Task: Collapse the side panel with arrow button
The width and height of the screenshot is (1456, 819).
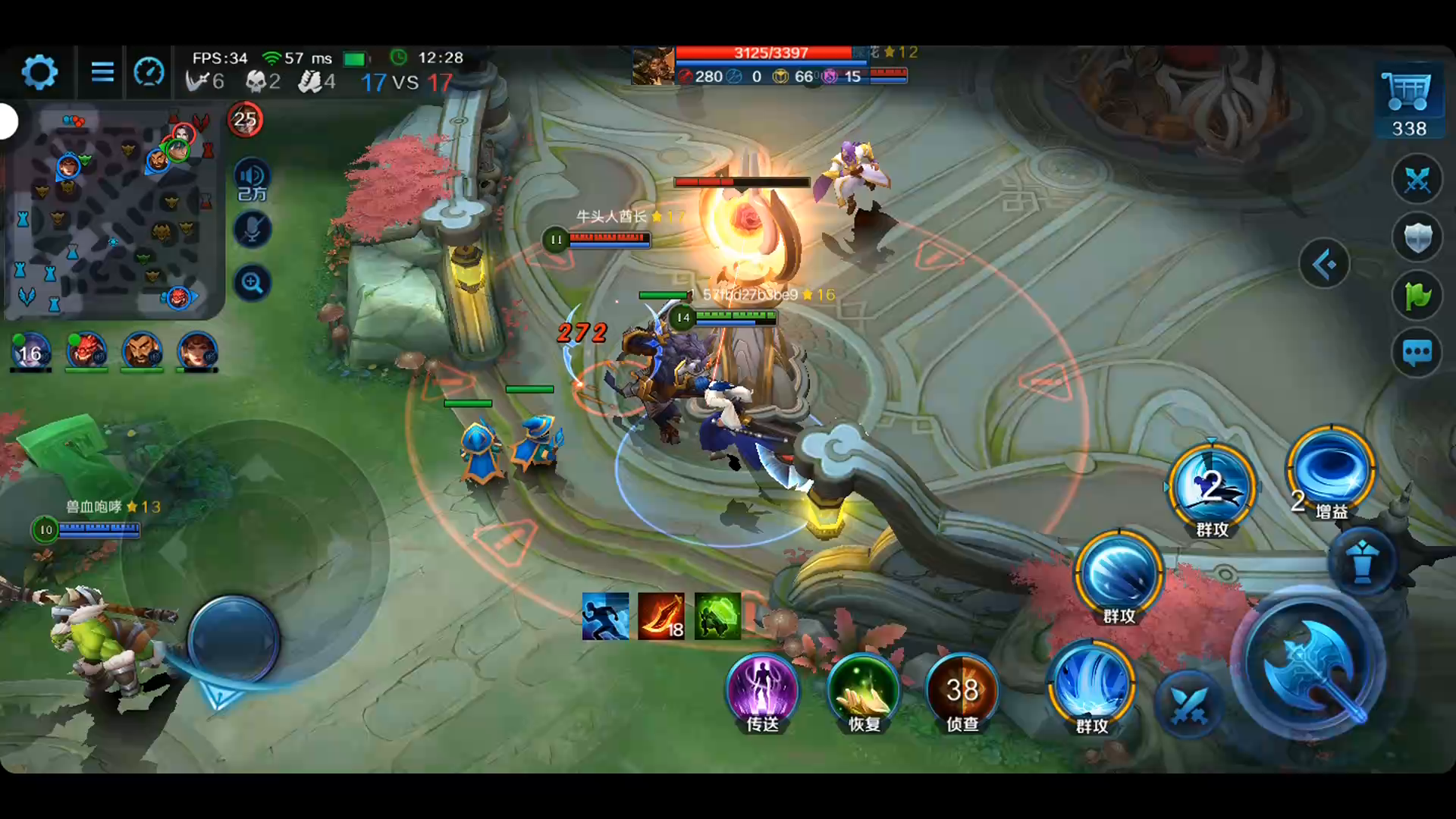Action: click(x=1324, y=265)
